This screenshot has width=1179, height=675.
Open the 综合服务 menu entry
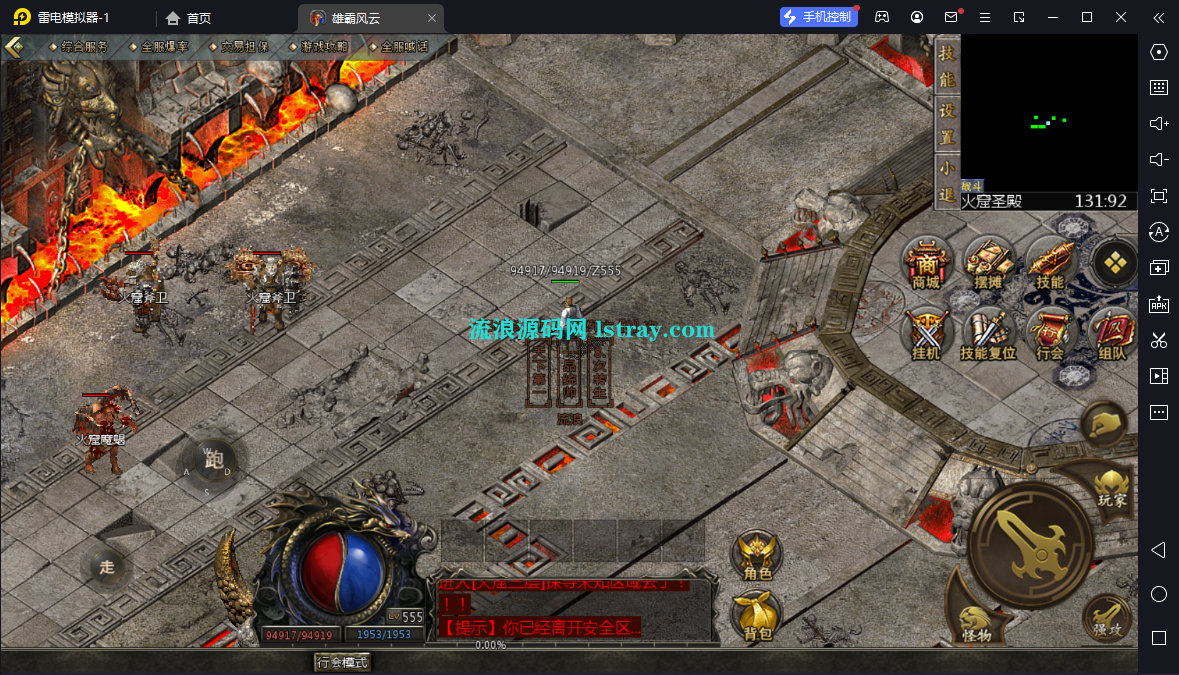point(84,47)
